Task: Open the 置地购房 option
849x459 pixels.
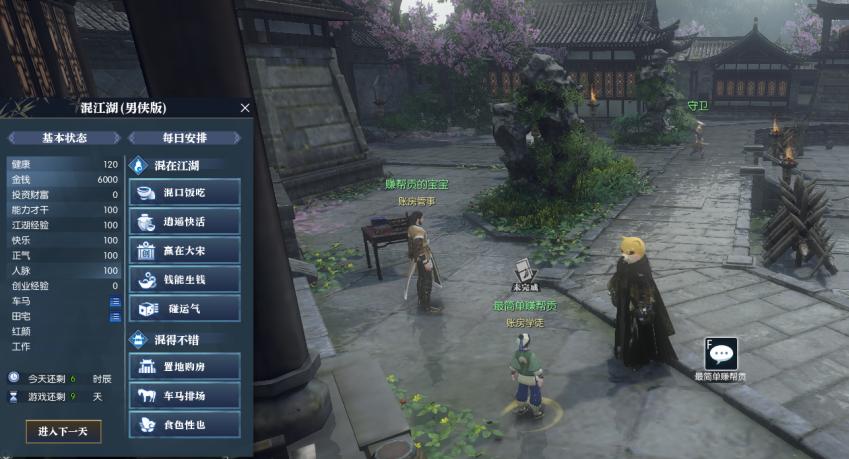Action: pos(185,366)
